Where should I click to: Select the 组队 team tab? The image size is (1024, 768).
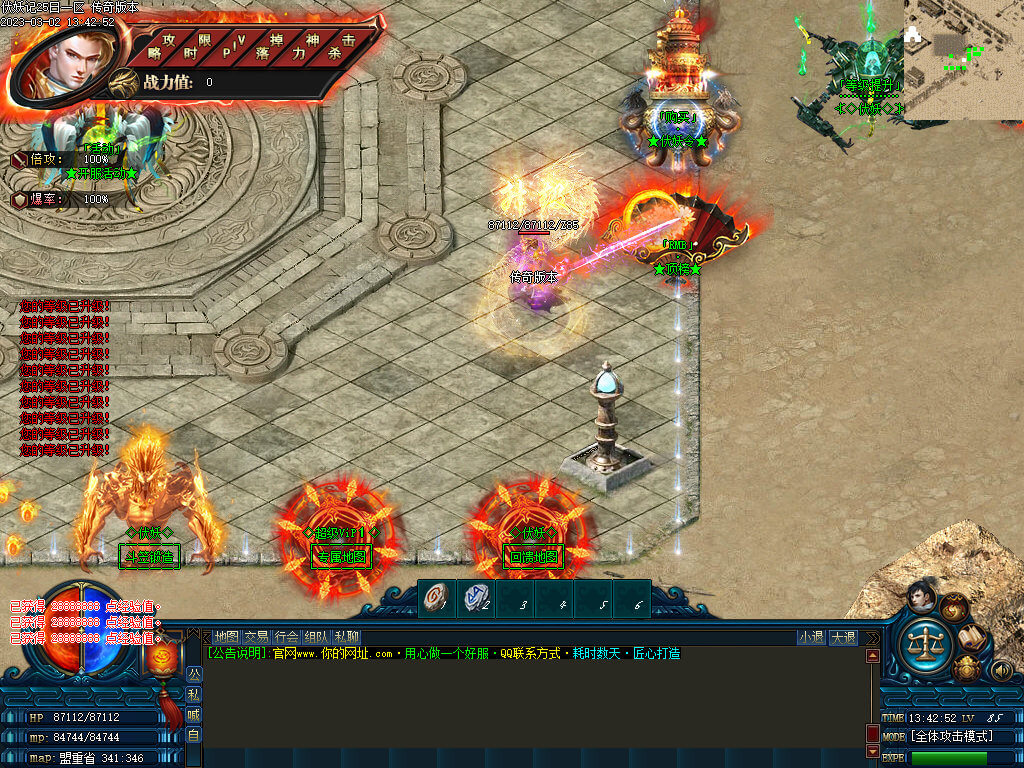[317, 637]
